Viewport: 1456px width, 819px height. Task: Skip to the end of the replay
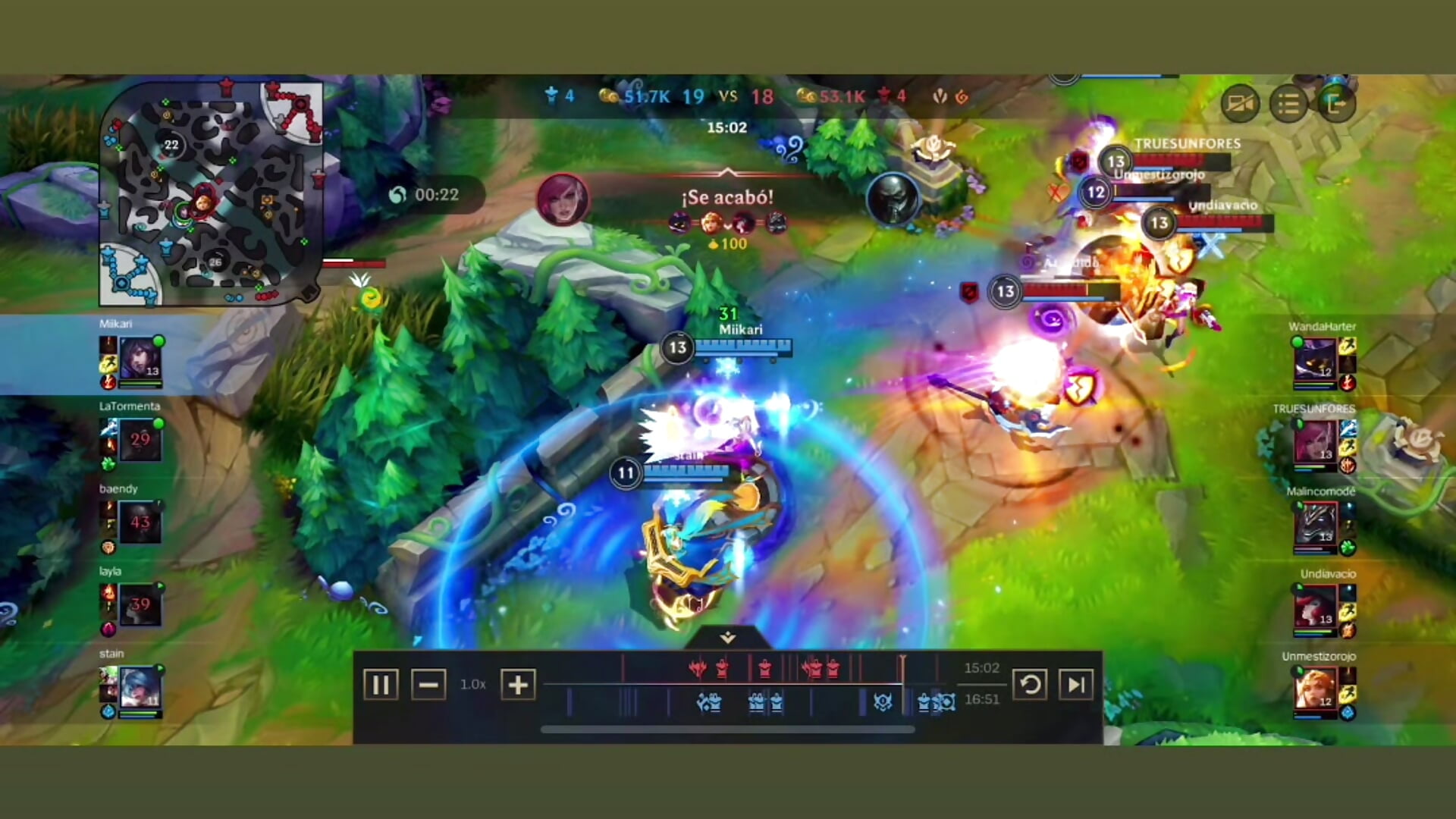[1077, 685]
